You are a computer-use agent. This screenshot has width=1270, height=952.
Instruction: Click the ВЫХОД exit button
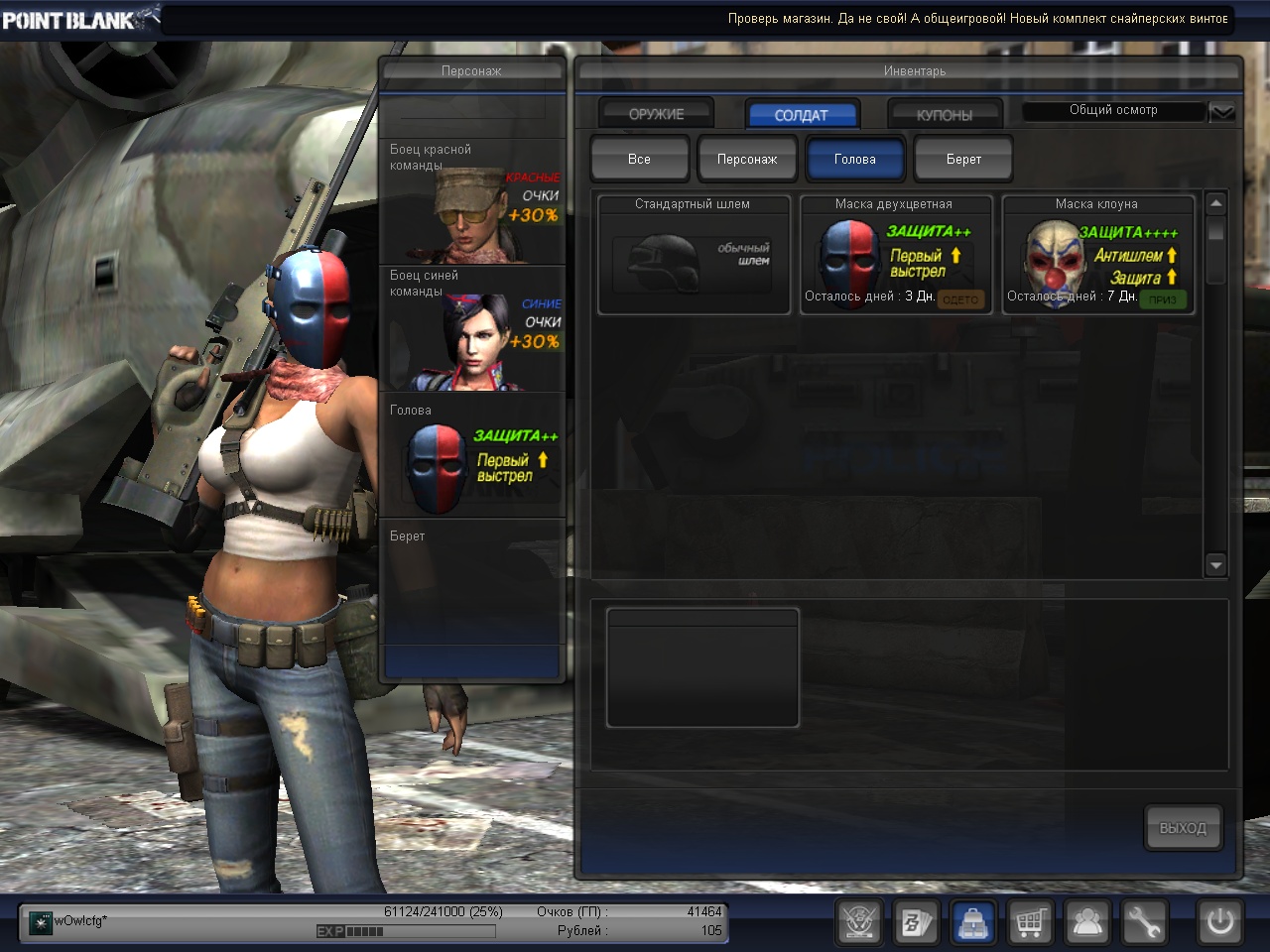tap(1183, 828)
